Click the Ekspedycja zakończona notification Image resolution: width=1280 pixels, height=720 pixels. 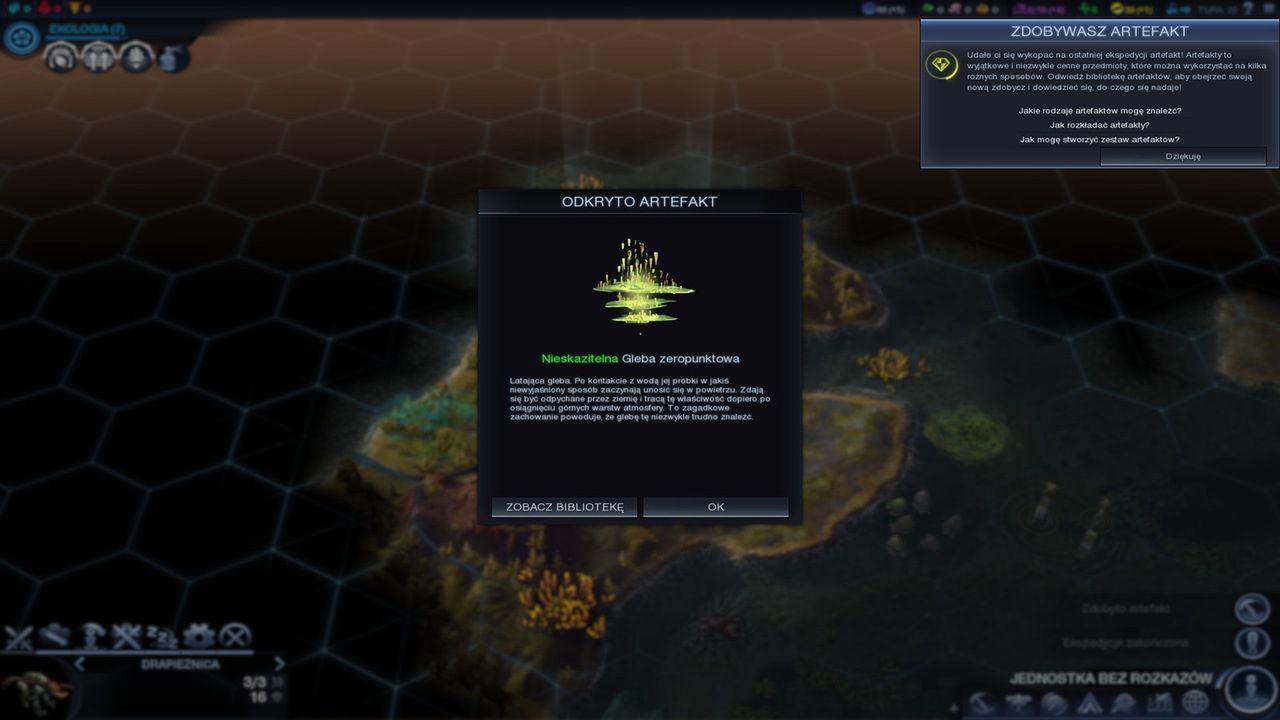1252,643
